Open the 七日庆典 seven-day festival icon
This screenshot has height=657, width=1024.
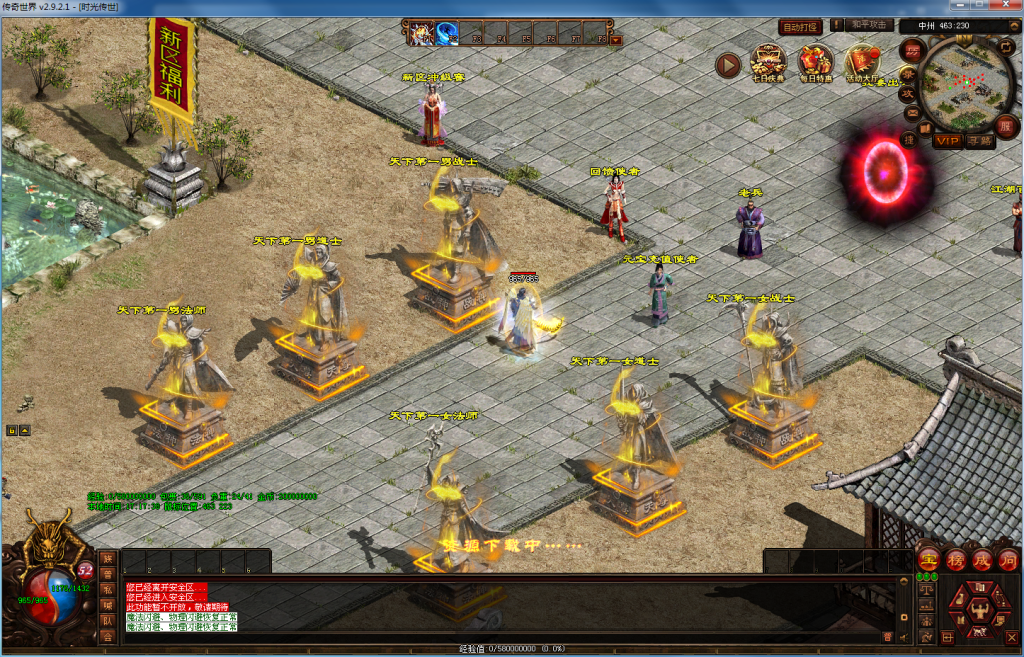point(768,62)
